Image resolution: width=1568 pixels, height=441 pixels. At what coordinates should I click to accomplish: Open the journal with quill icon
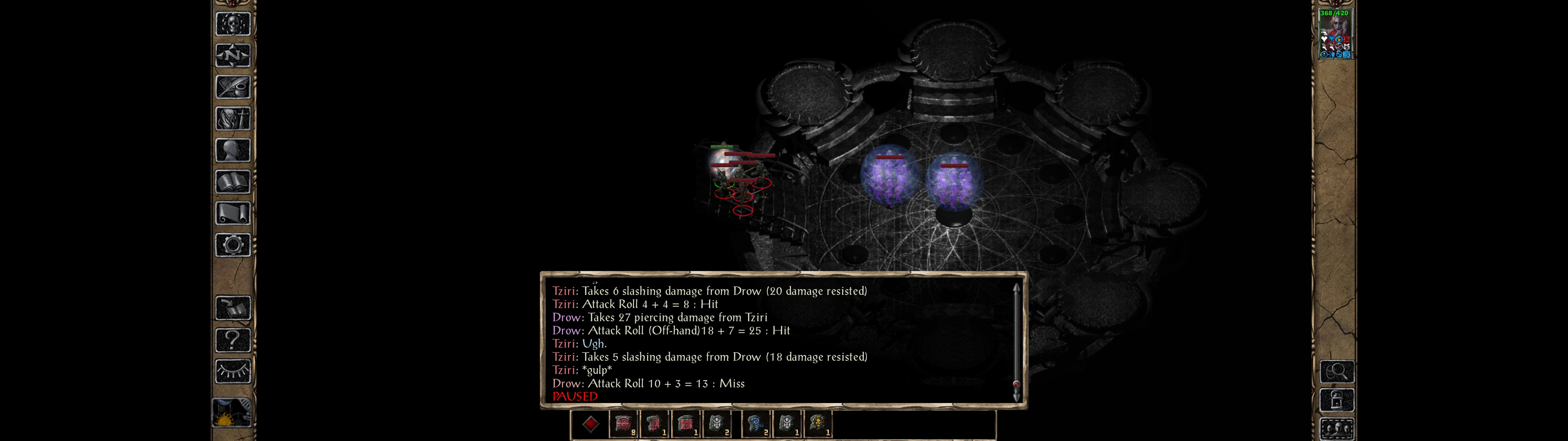[x=232, y=87]
